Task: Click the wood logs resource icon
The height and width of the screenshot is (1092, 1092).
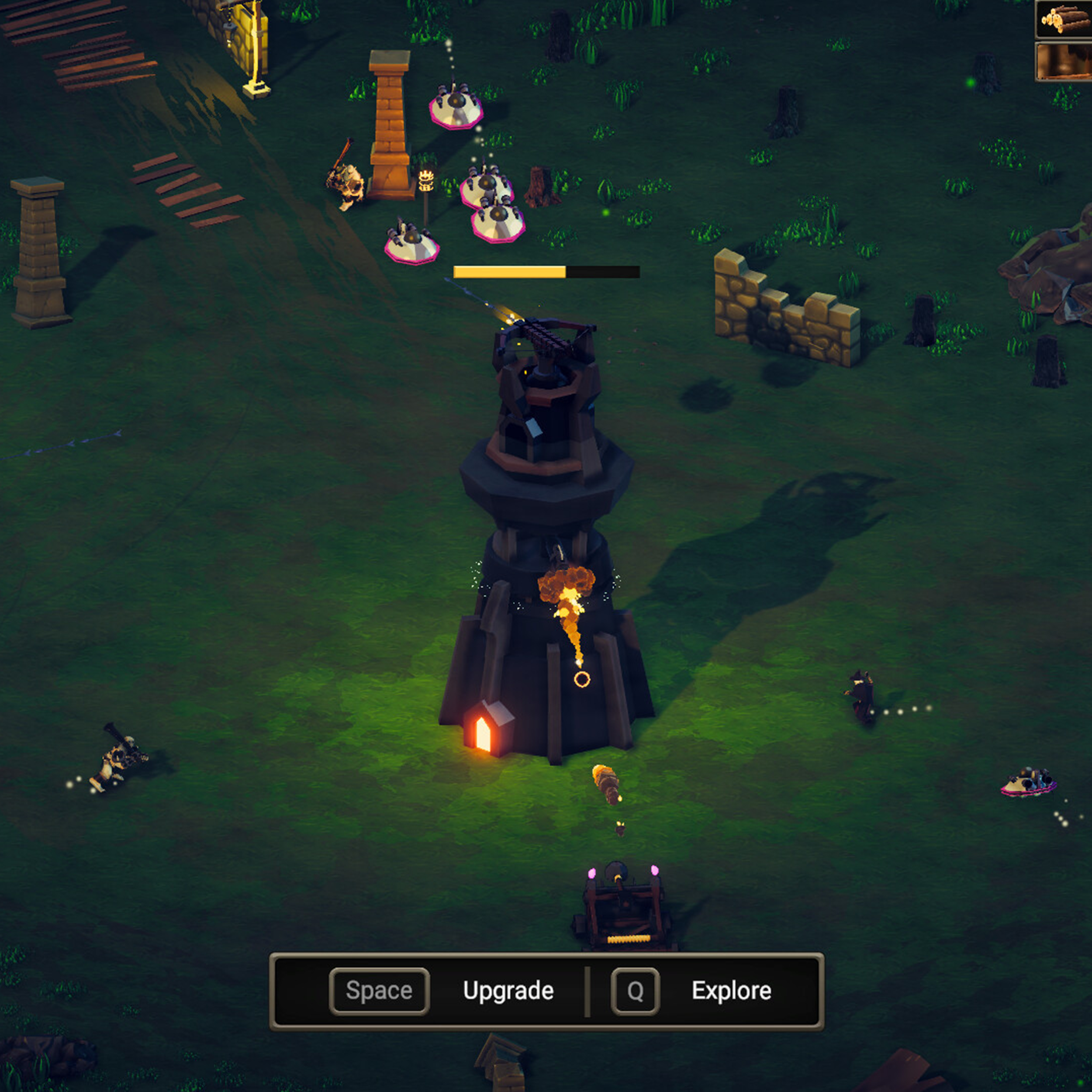Action: click(1064, 20)
